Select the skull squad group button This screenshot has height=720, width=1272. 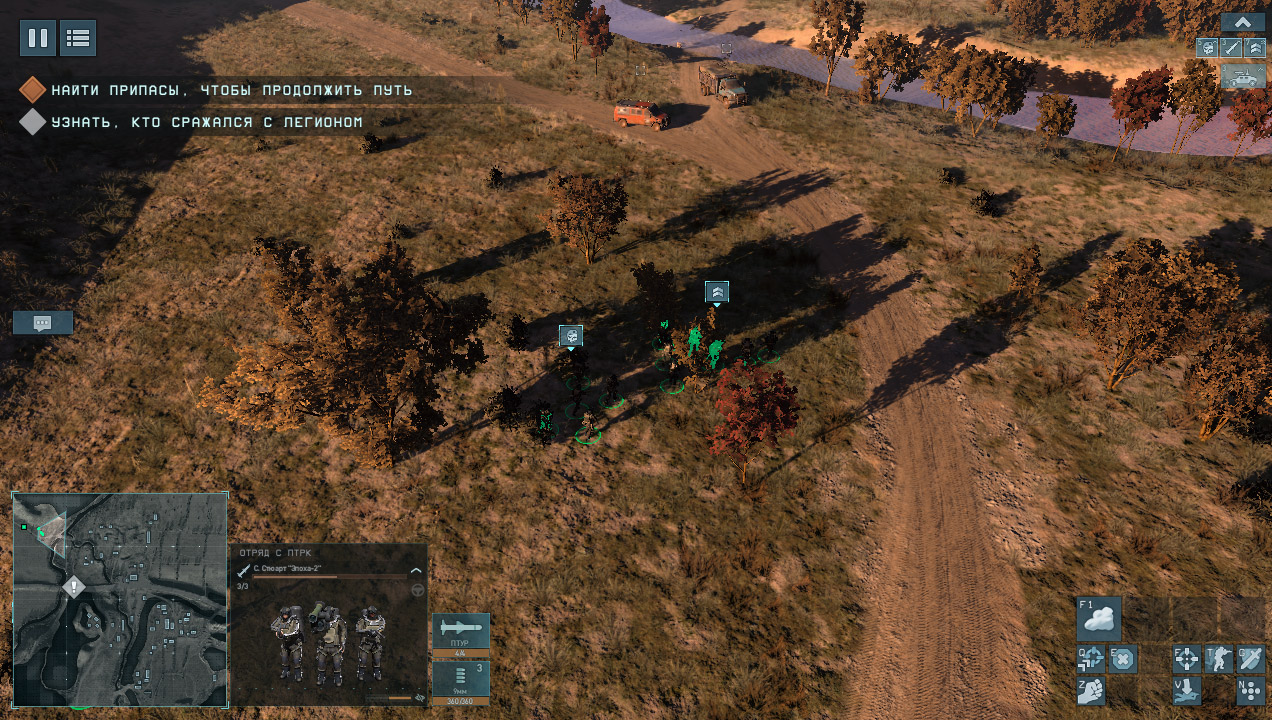pyautogui.click(x=1208, y=47)
